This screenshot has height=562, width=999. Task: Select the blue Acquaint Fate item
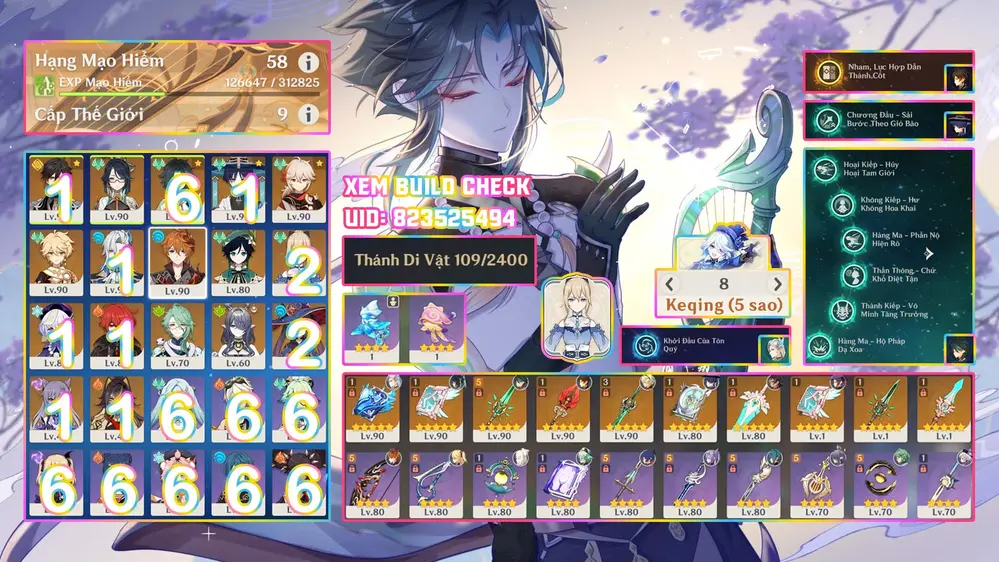tap(373, 326)
